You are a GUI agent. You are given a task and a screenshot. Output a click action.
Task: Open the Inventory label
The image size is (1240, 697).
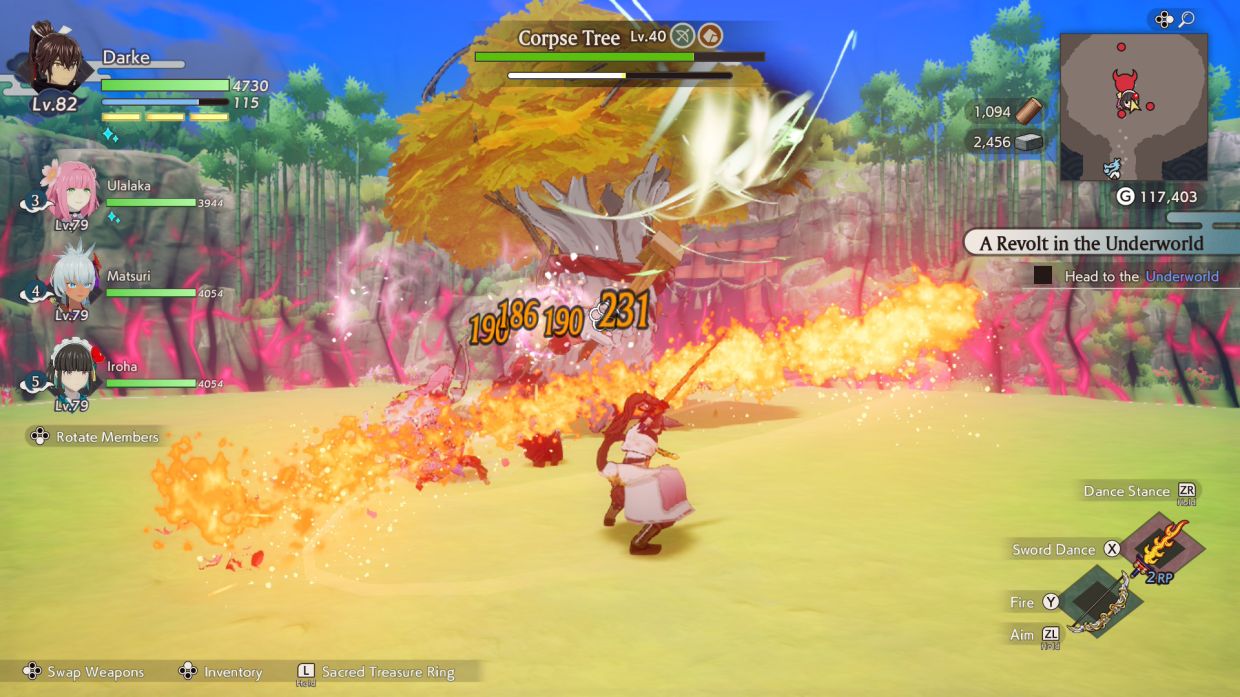click(x=233, y=672)
